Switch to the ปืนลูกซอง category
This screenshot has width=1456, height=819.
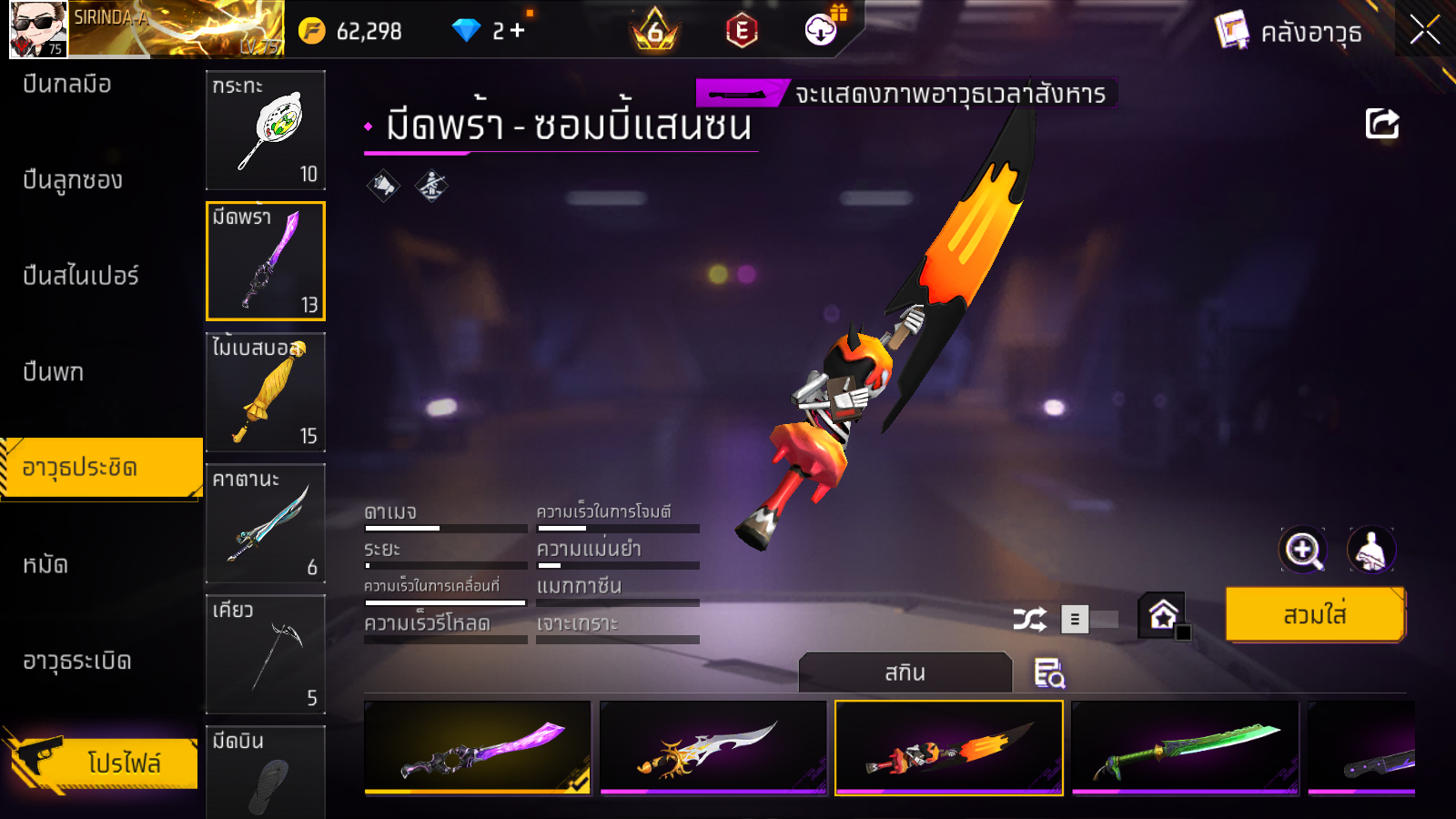click(73, 180)
